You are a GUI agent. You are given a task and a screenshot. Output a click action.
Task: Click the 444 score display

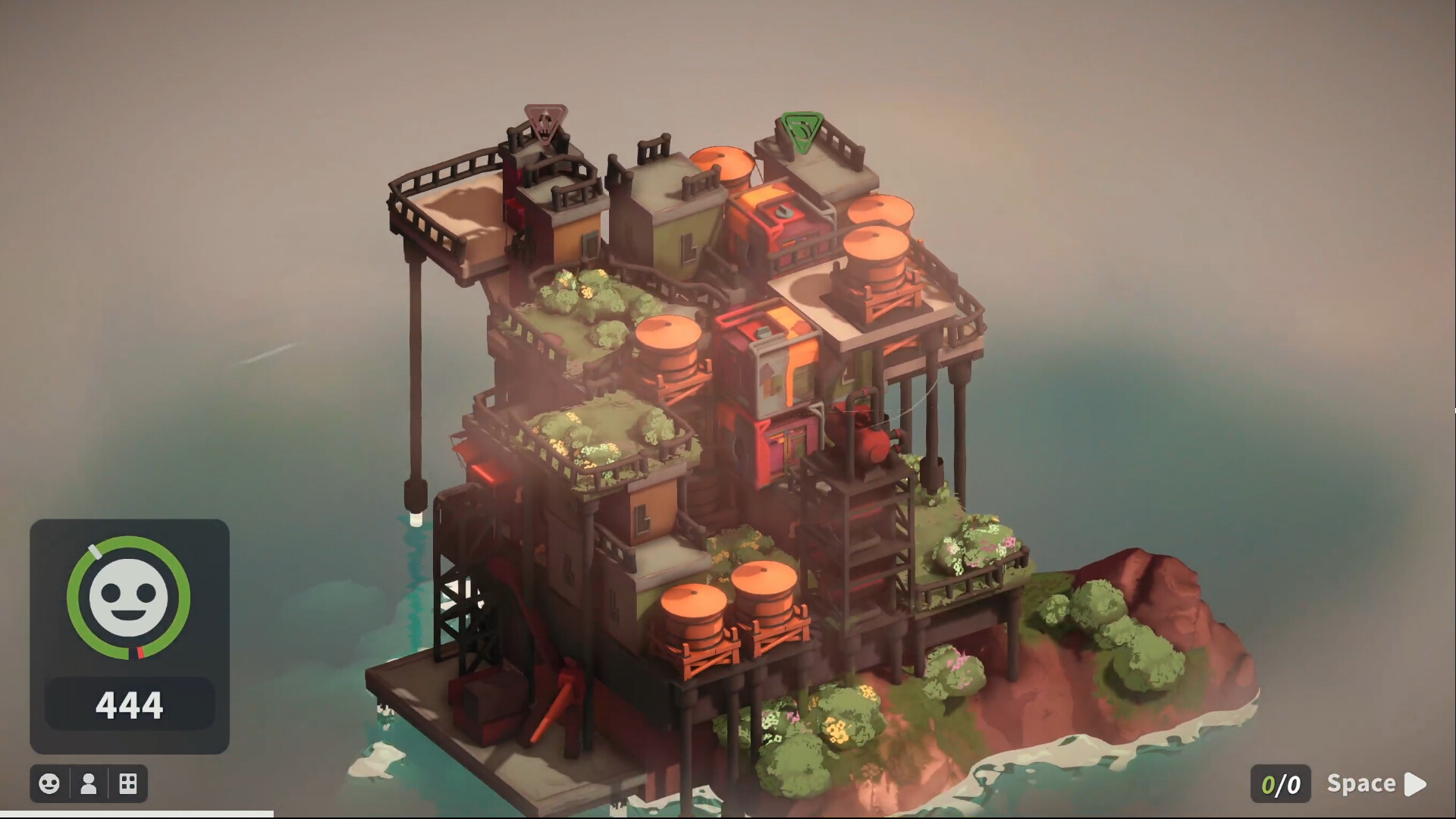(129, 703)
